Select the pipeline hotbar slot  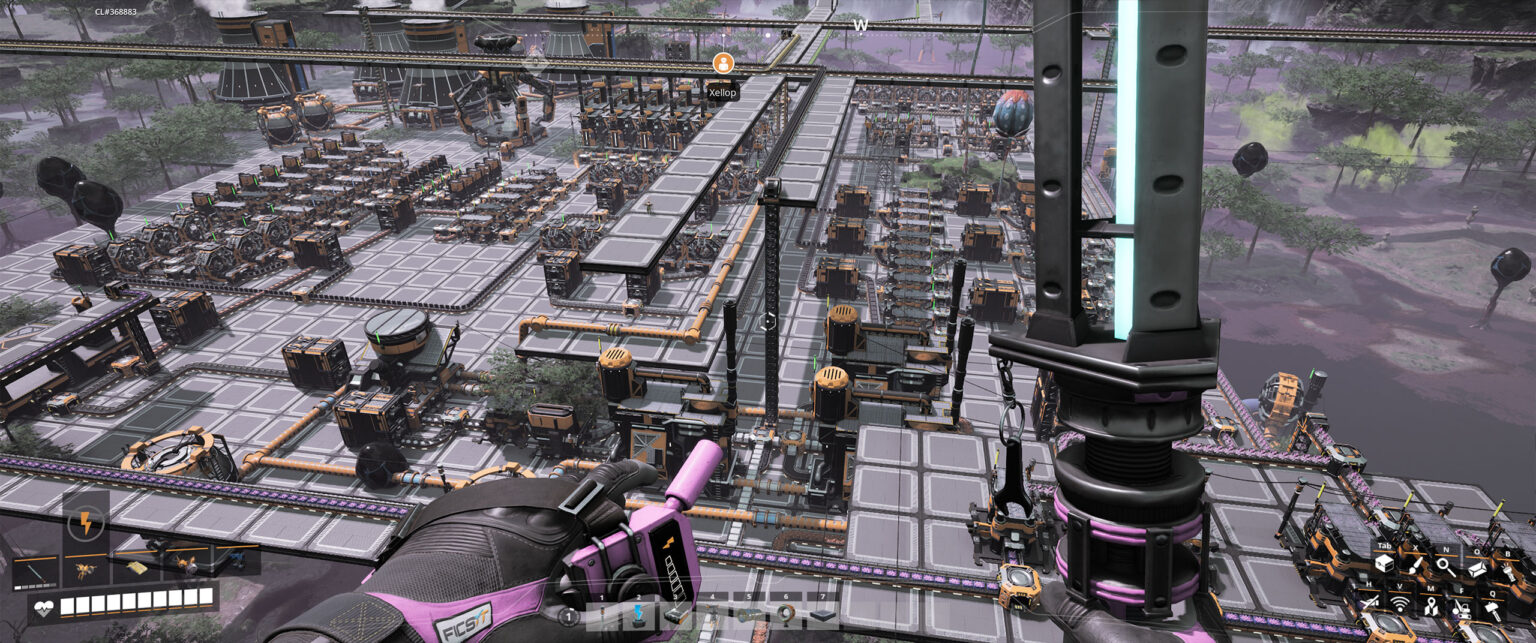pos(748,614)
